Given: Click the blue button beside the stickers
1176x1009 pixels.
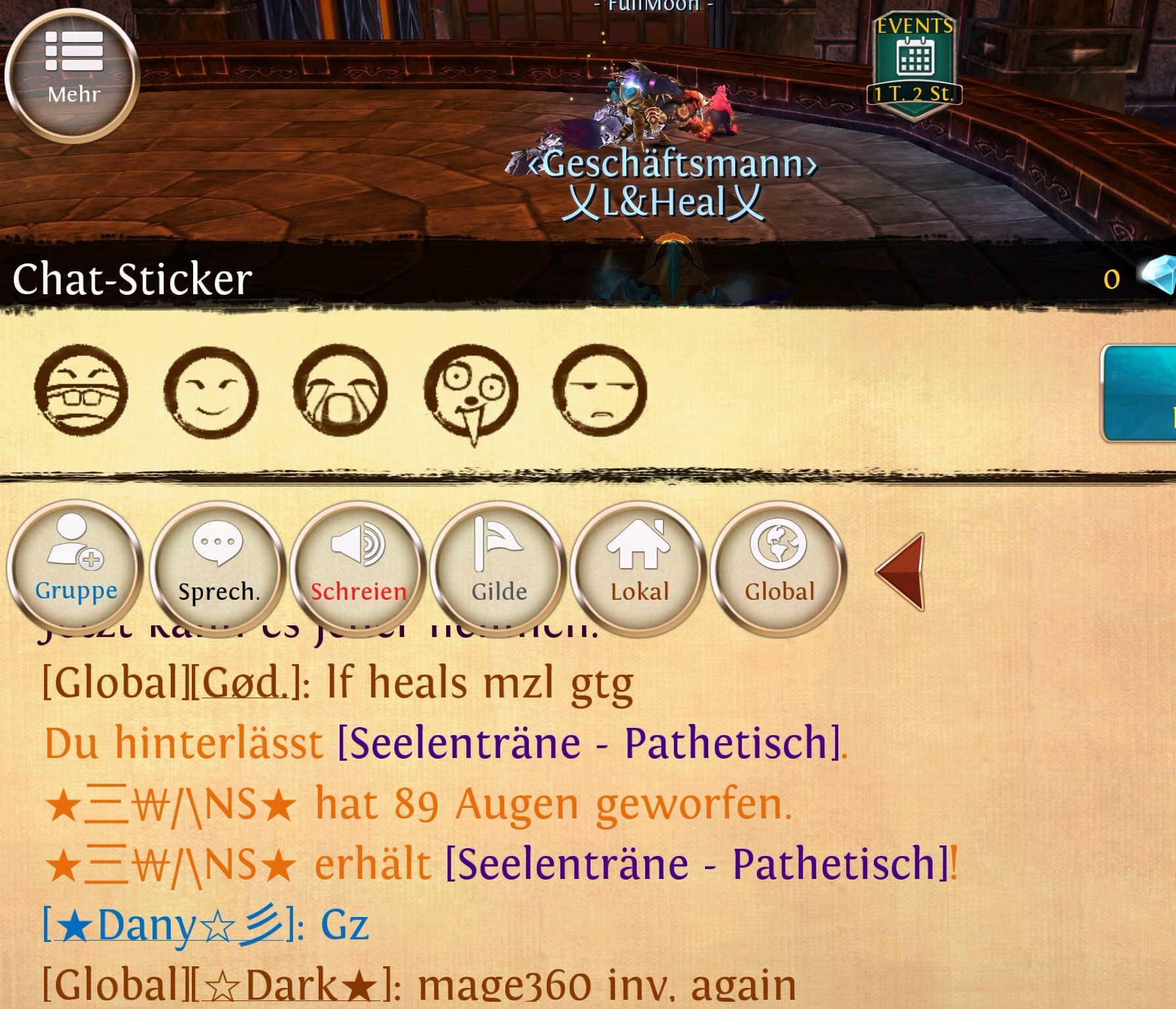Looking at the screenshot, I should tap(1140, 394).
